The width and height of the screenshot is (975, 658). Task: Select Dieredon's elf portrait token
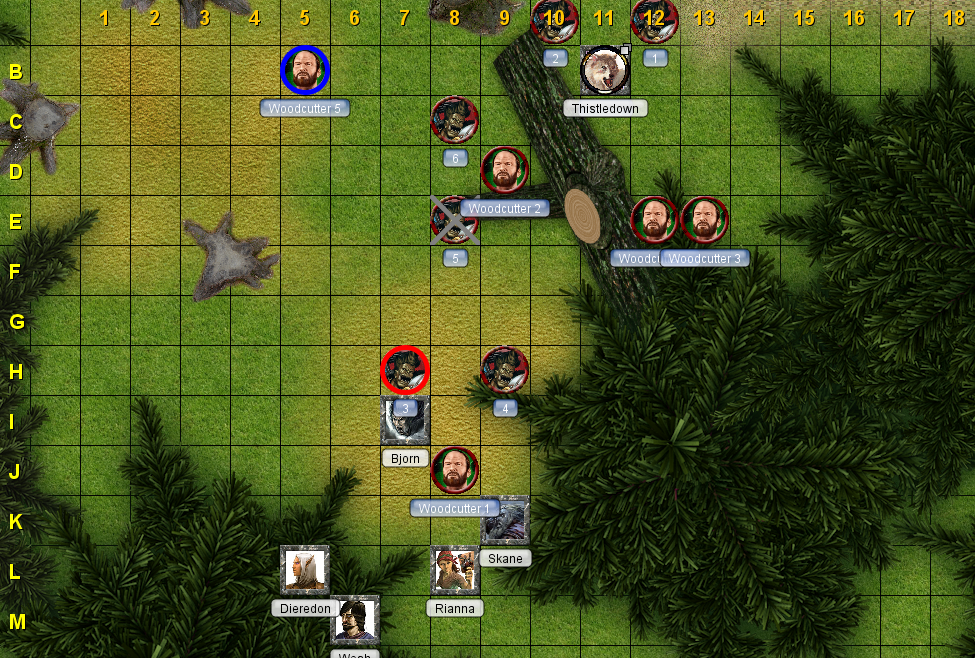305,570
